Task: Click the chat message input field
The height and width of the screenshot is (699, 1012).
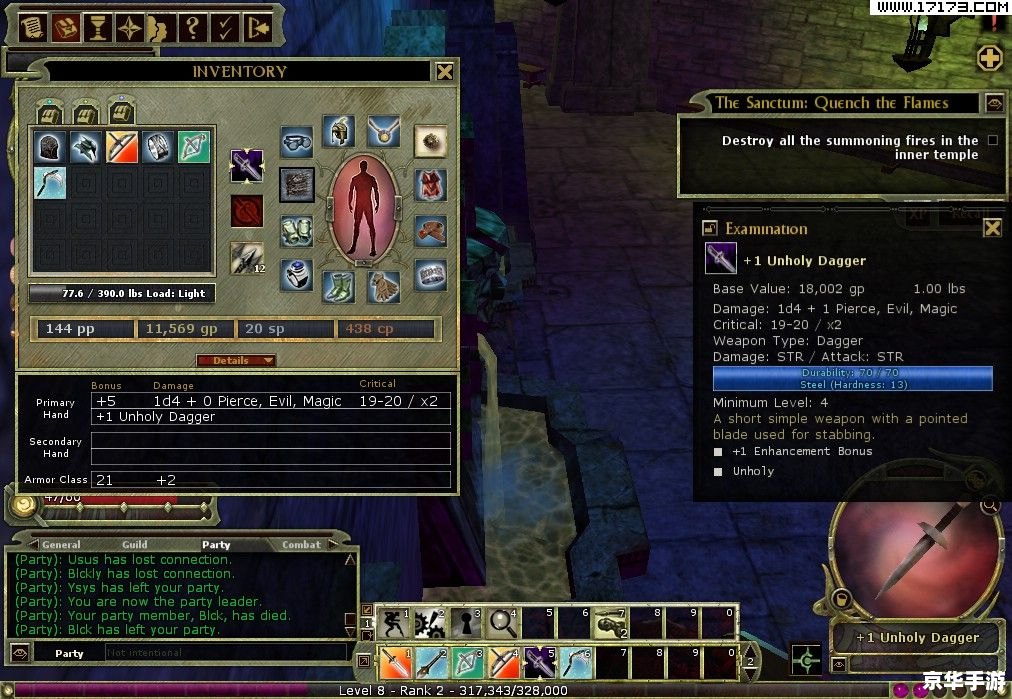Action: pyautogui.click(x=225, y=653)
